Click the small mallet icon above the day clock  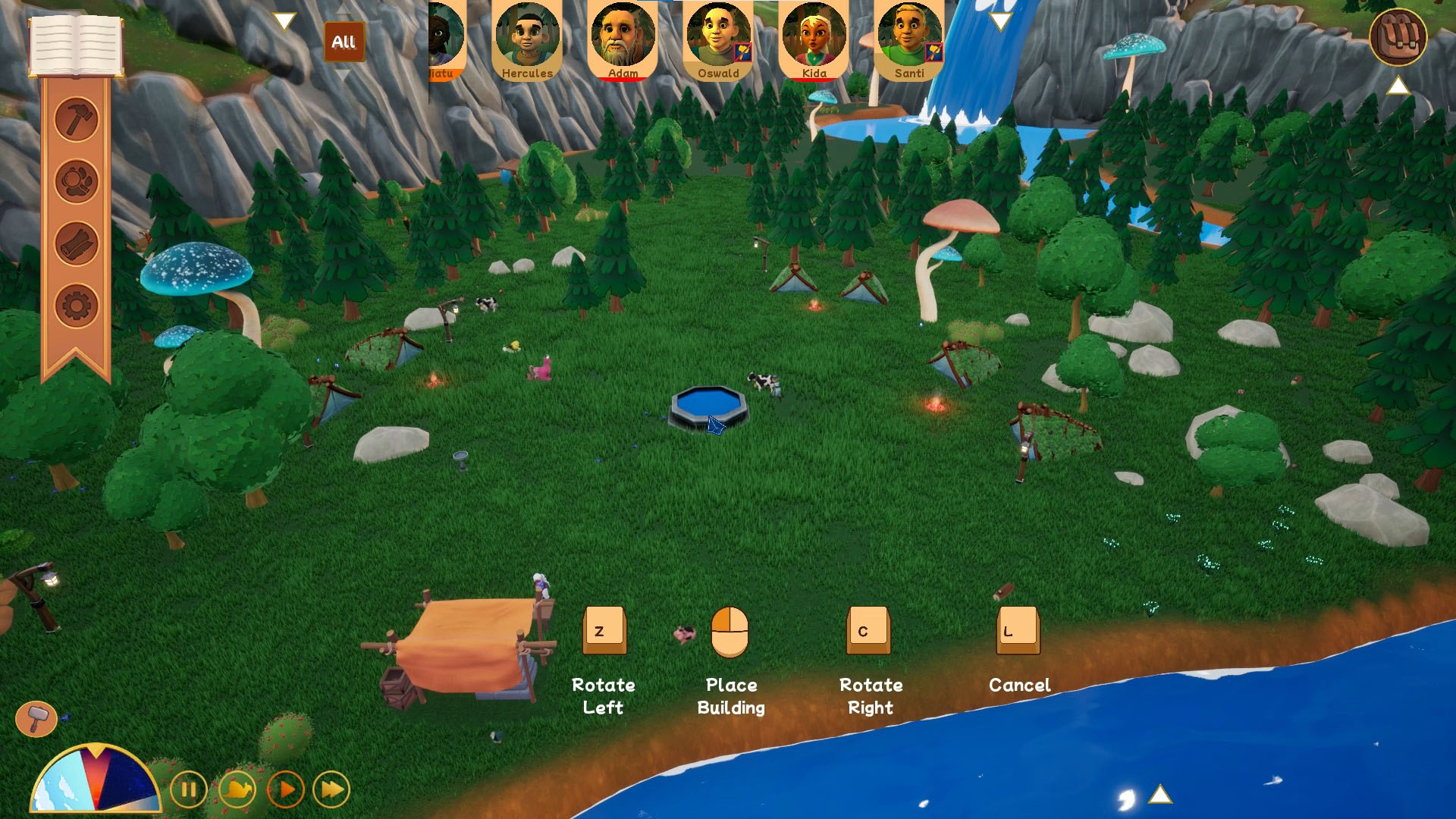[36, 717]
